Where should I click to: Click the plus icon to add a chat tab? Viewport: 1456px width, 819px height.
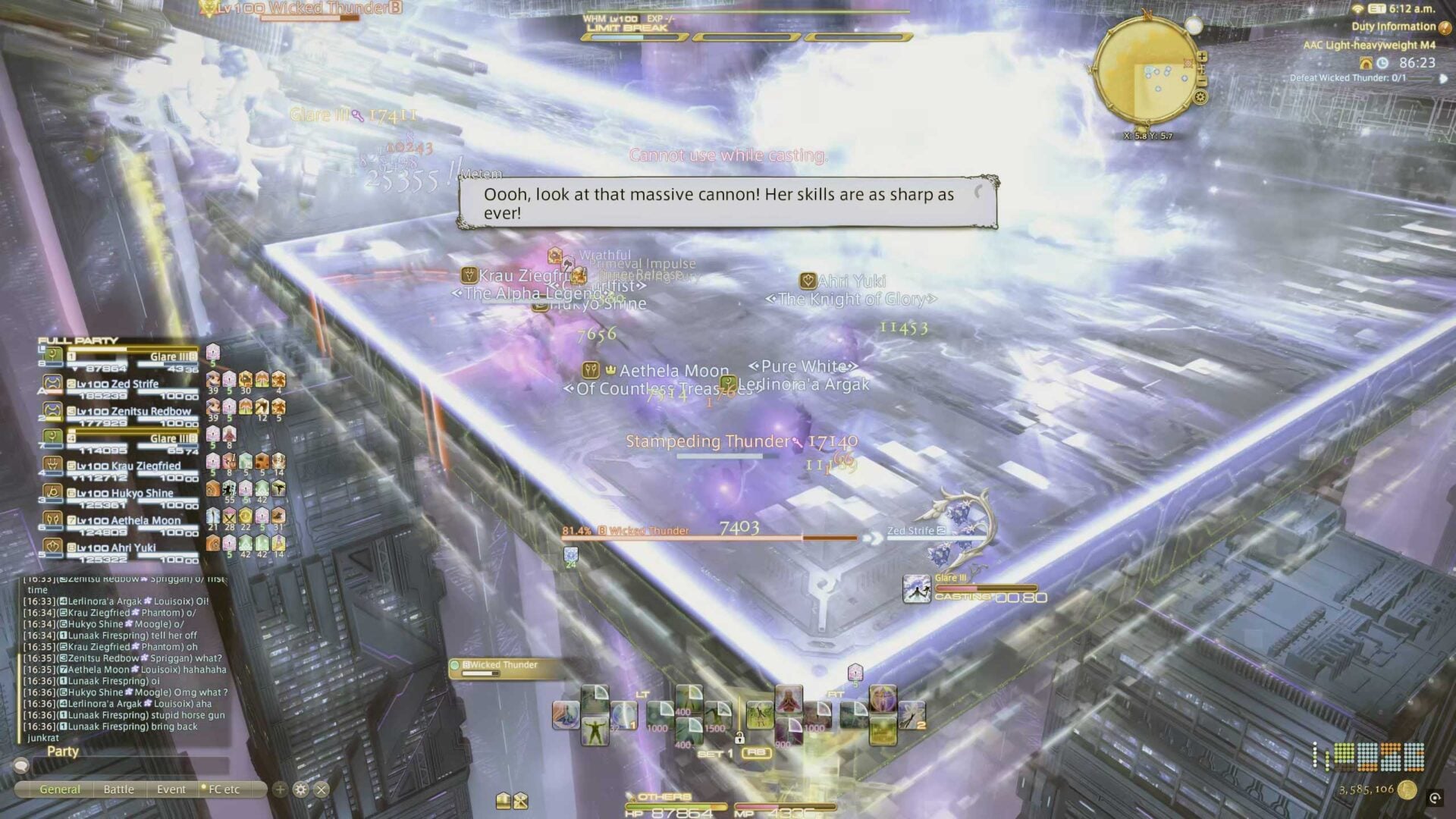click(x=280, y=789)
